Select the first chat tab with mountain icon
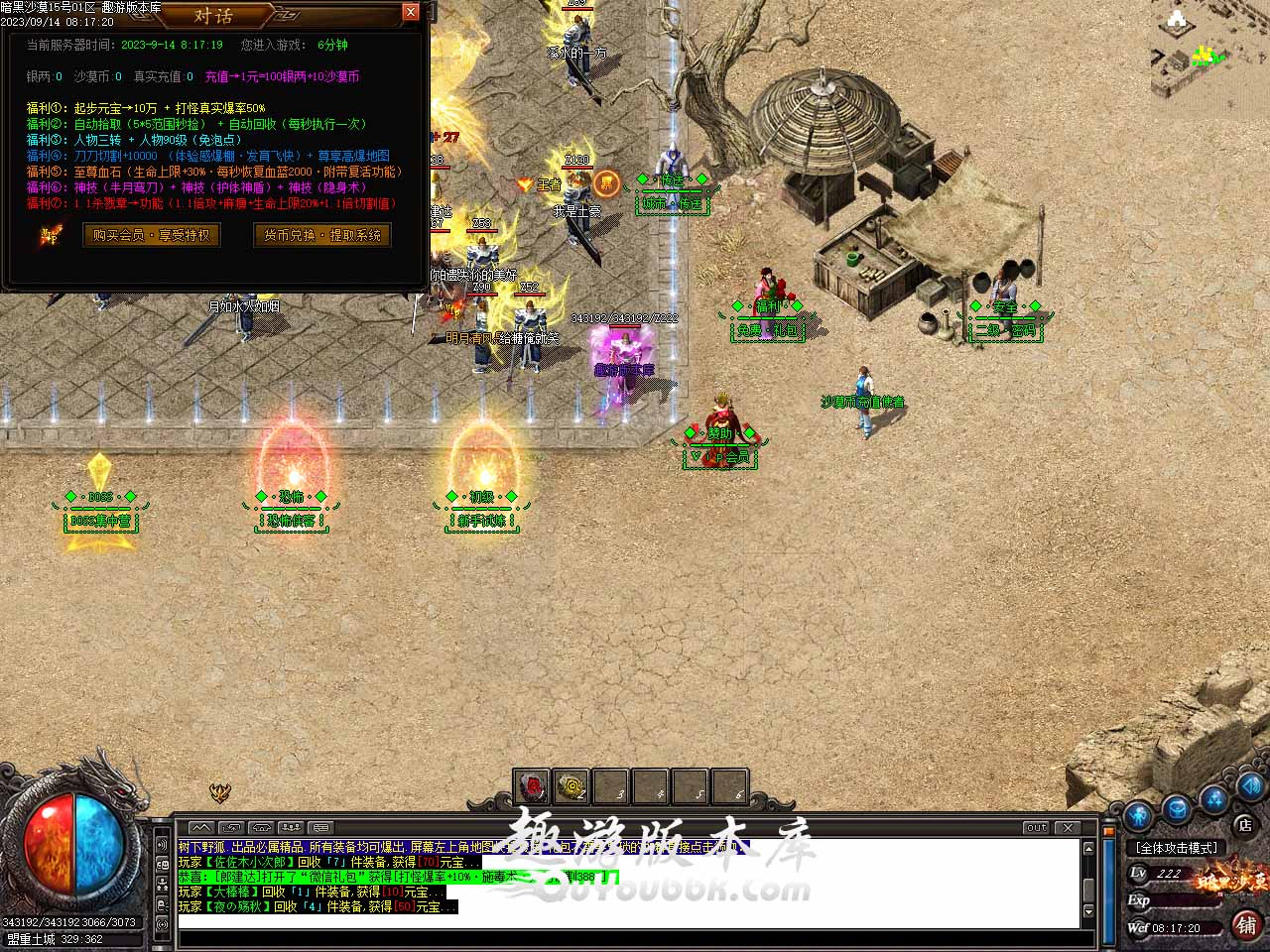This screenshot has height=952, width=1270. tap(201, 827)
